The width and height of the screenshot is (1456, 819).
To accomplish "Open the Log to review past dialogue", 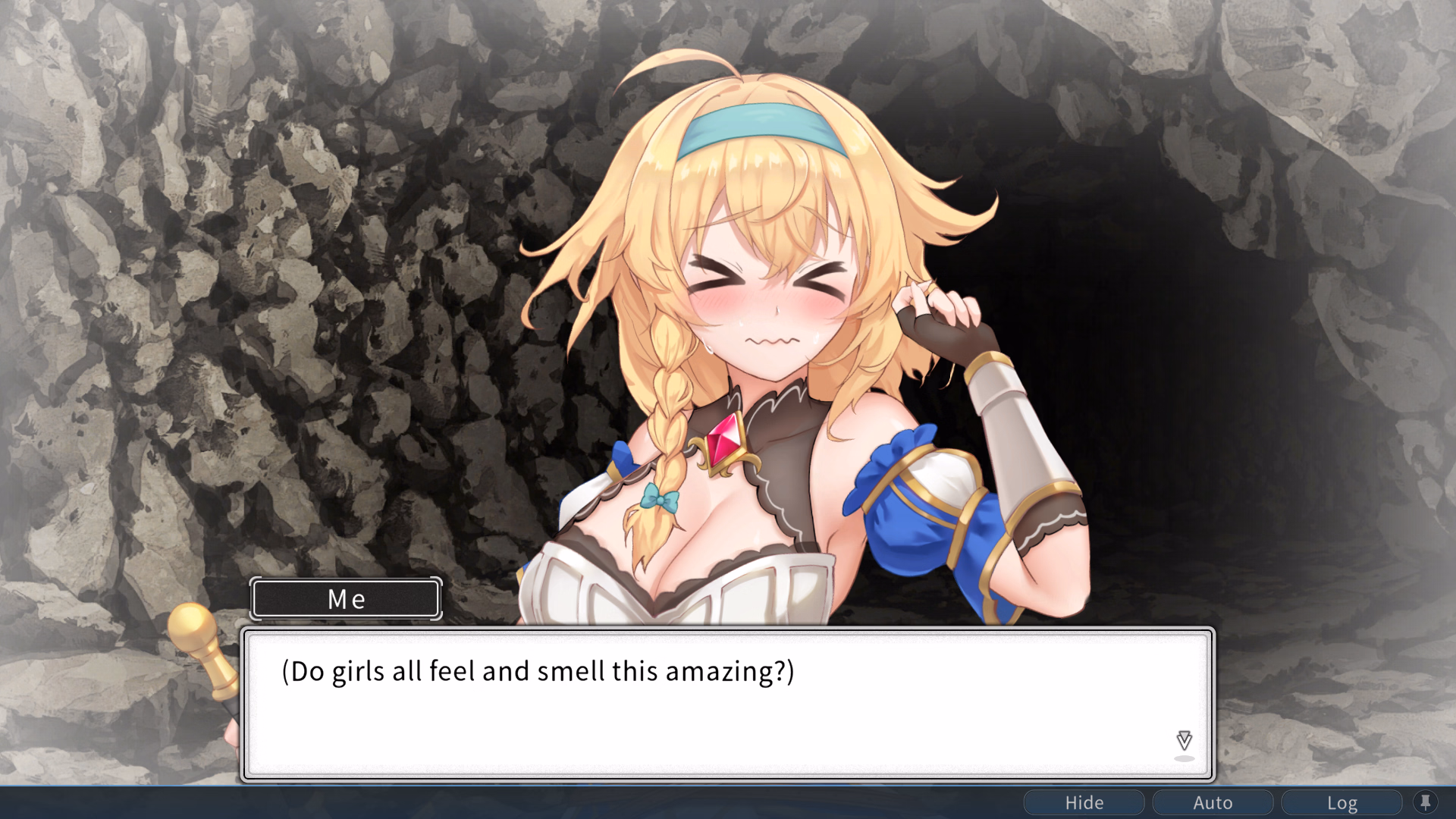I will tap(1342, 802).
